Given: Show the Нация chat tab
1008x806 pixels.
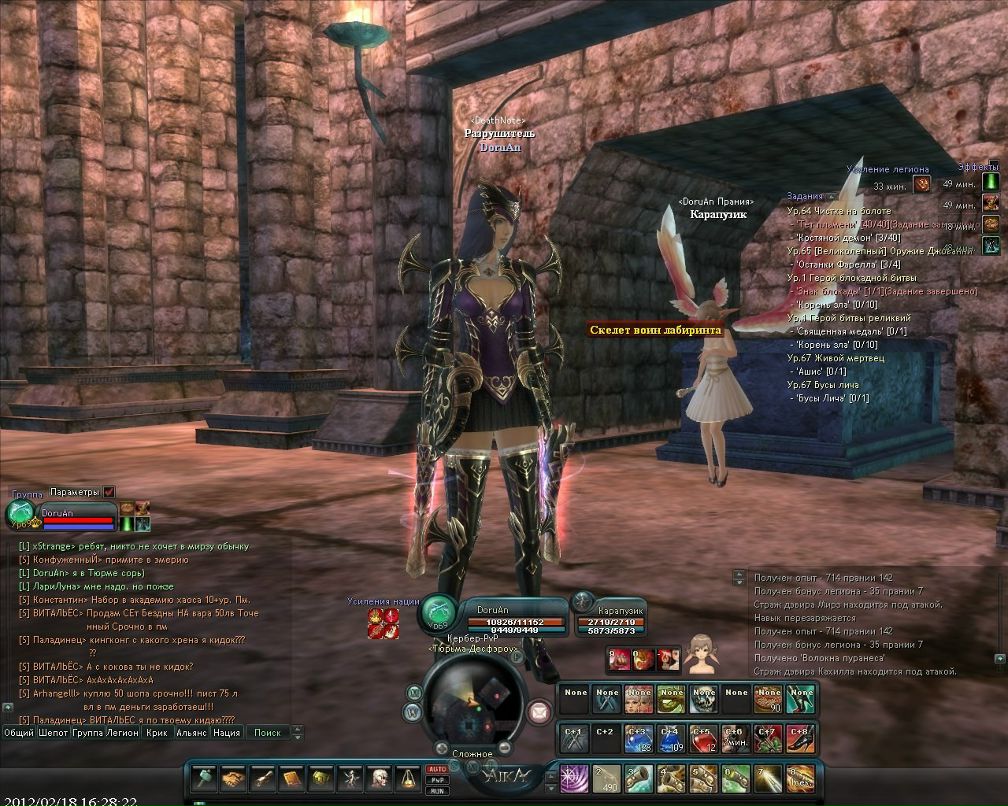Looking at the screenshot, I should coord(226,732).
